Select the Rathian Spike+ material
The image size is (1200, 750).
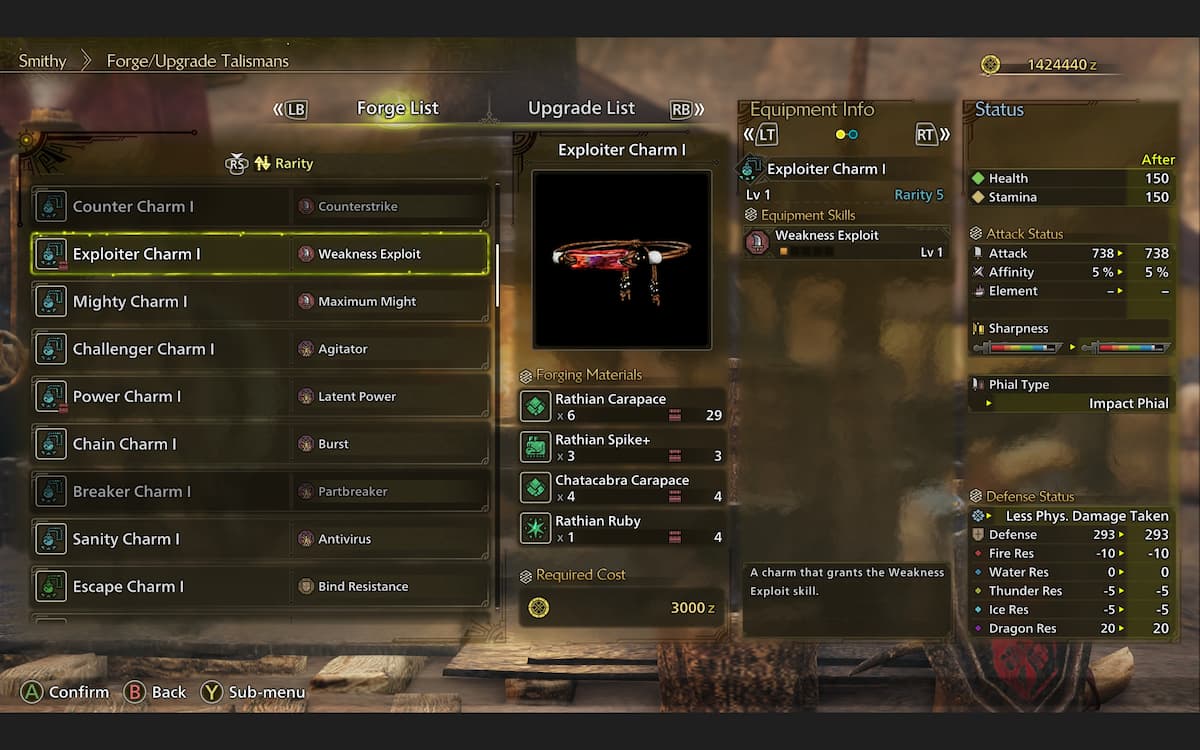pyautogui.click(x=622, y=447)
